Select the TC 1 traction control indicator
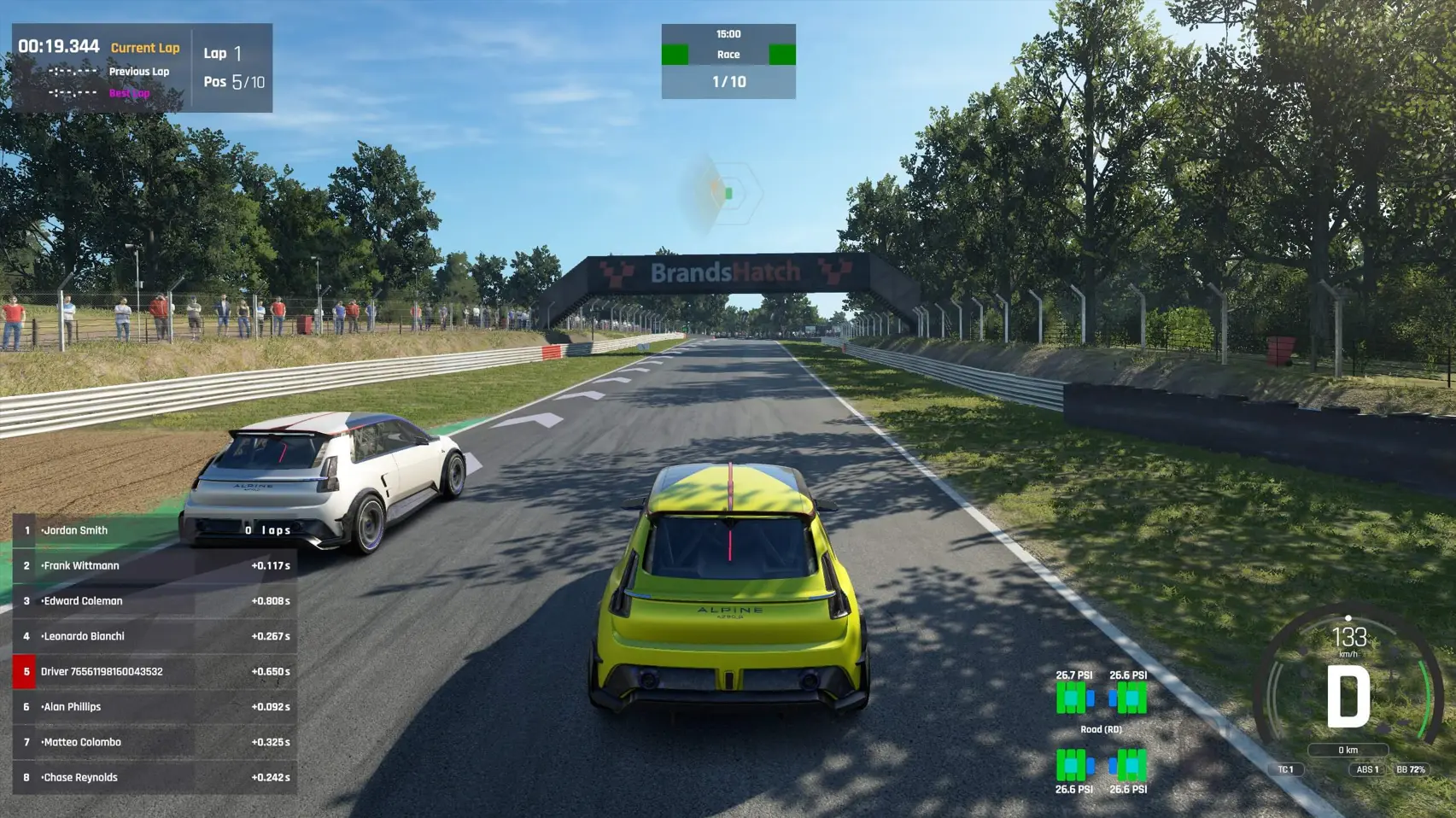 pyautogui.click(x=1286, y=769)
